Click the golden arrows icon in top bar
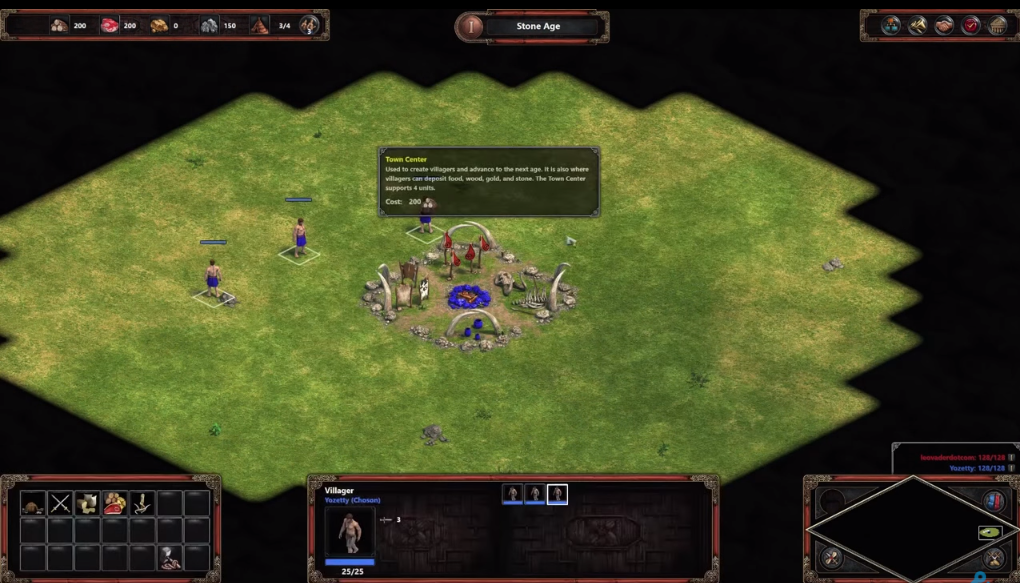 tap(918, 26)
